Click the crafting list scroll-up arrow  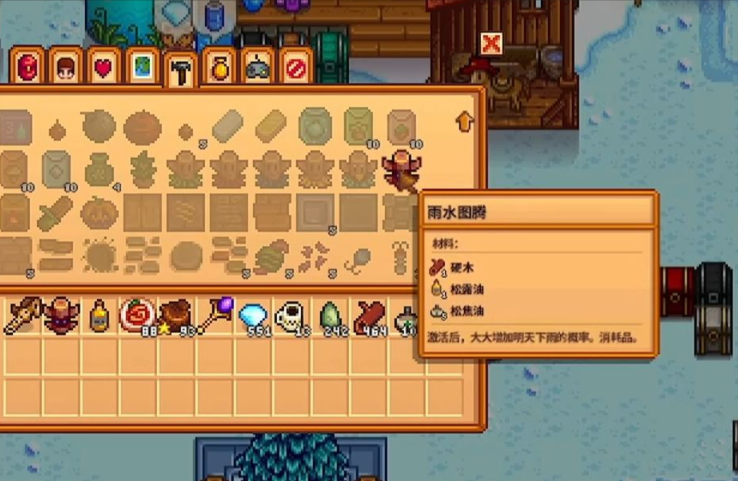pos(464,122)
